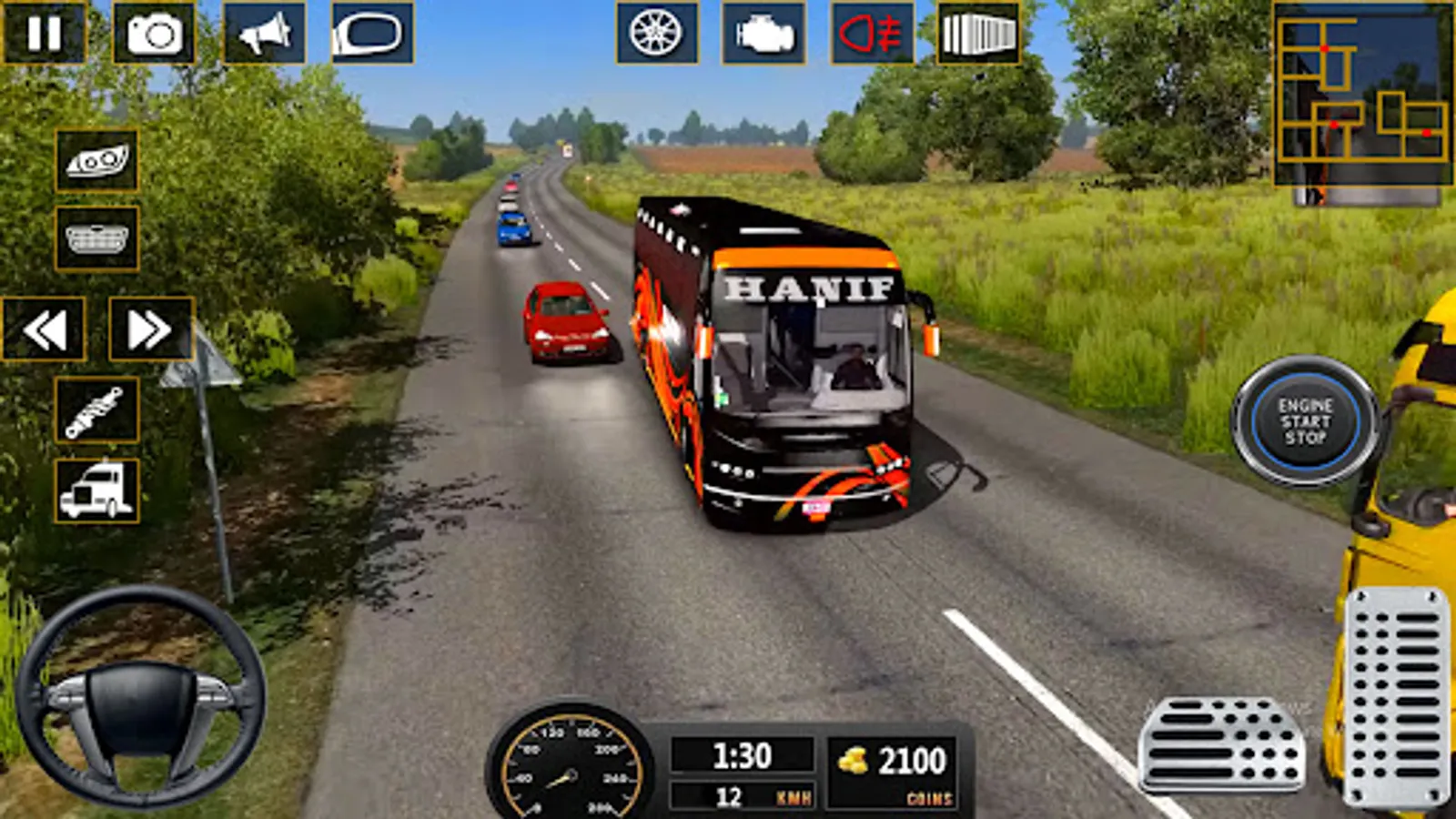Sound the horn using megaphone icon
The image size is (1456, 819).
[264, 34]
